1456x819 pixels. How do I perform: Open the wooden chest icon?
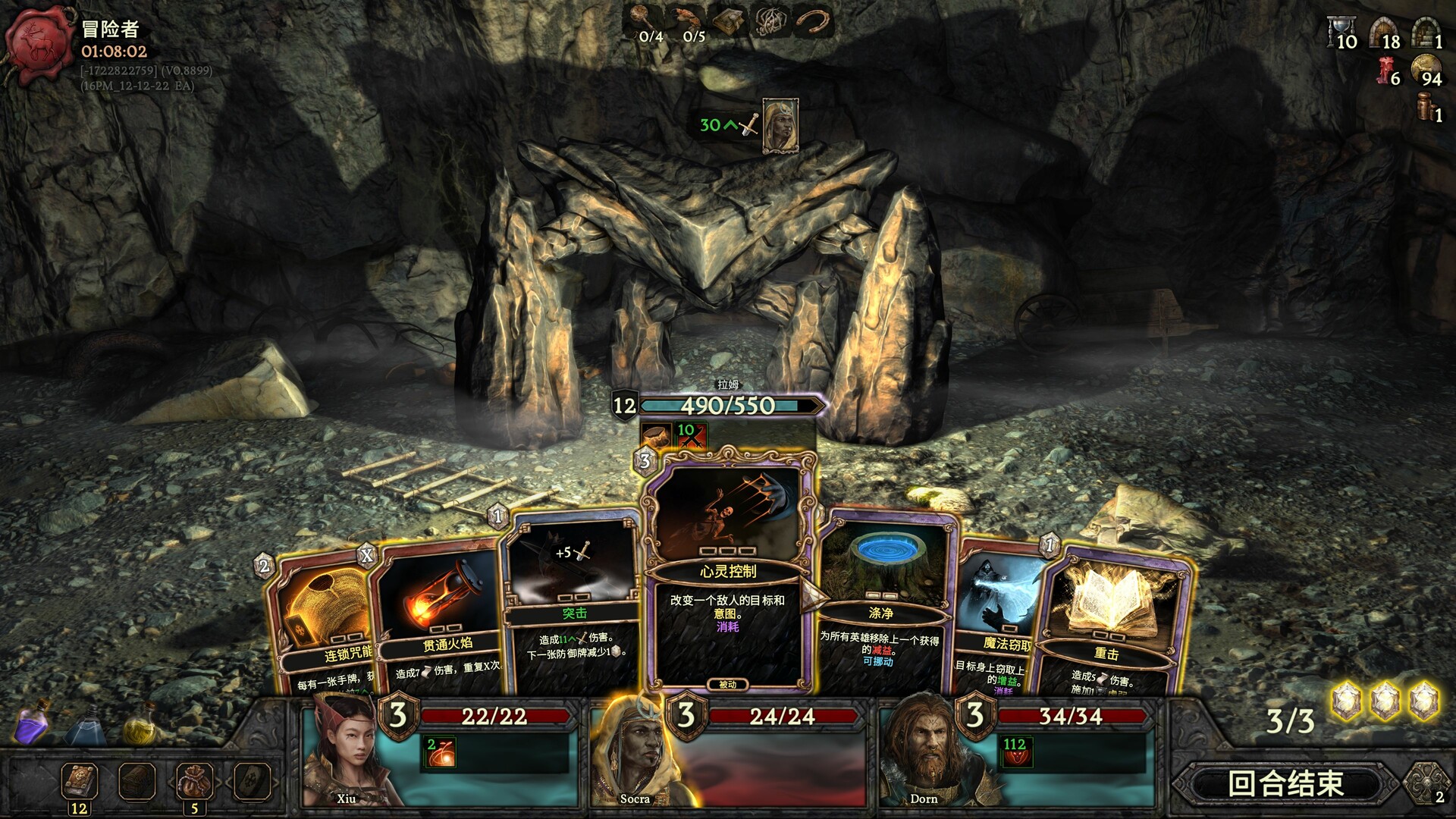pos(137,781)
